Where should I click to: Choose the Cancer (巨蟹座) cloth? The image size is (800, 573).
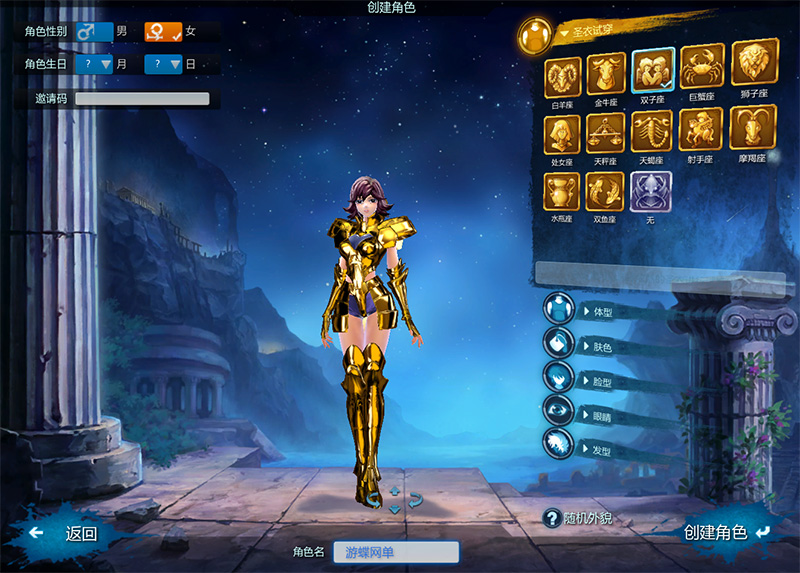(702, 68)
